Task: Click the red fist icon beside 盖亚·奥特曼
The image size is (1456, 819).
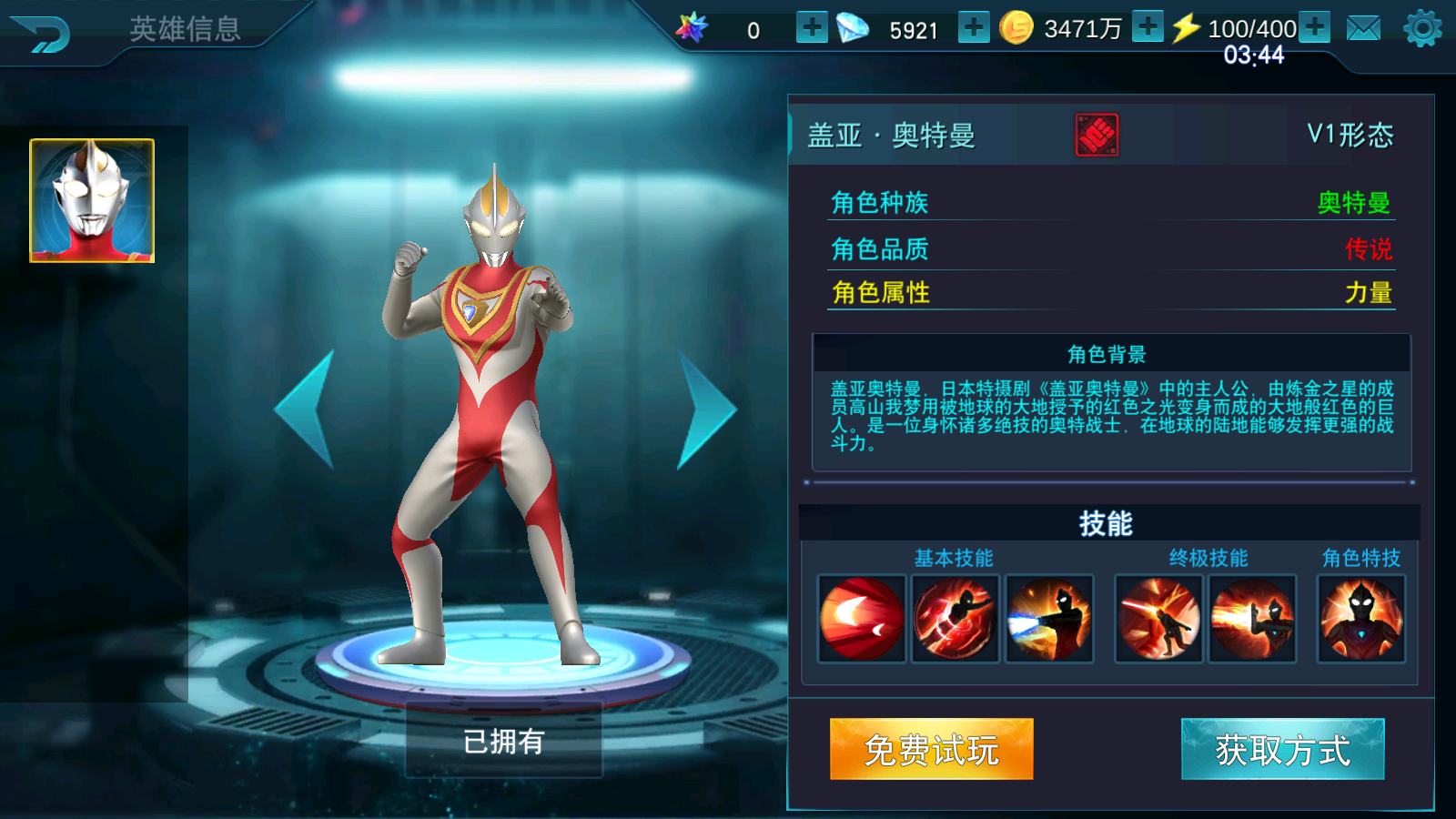Action: pos(1096,133)
